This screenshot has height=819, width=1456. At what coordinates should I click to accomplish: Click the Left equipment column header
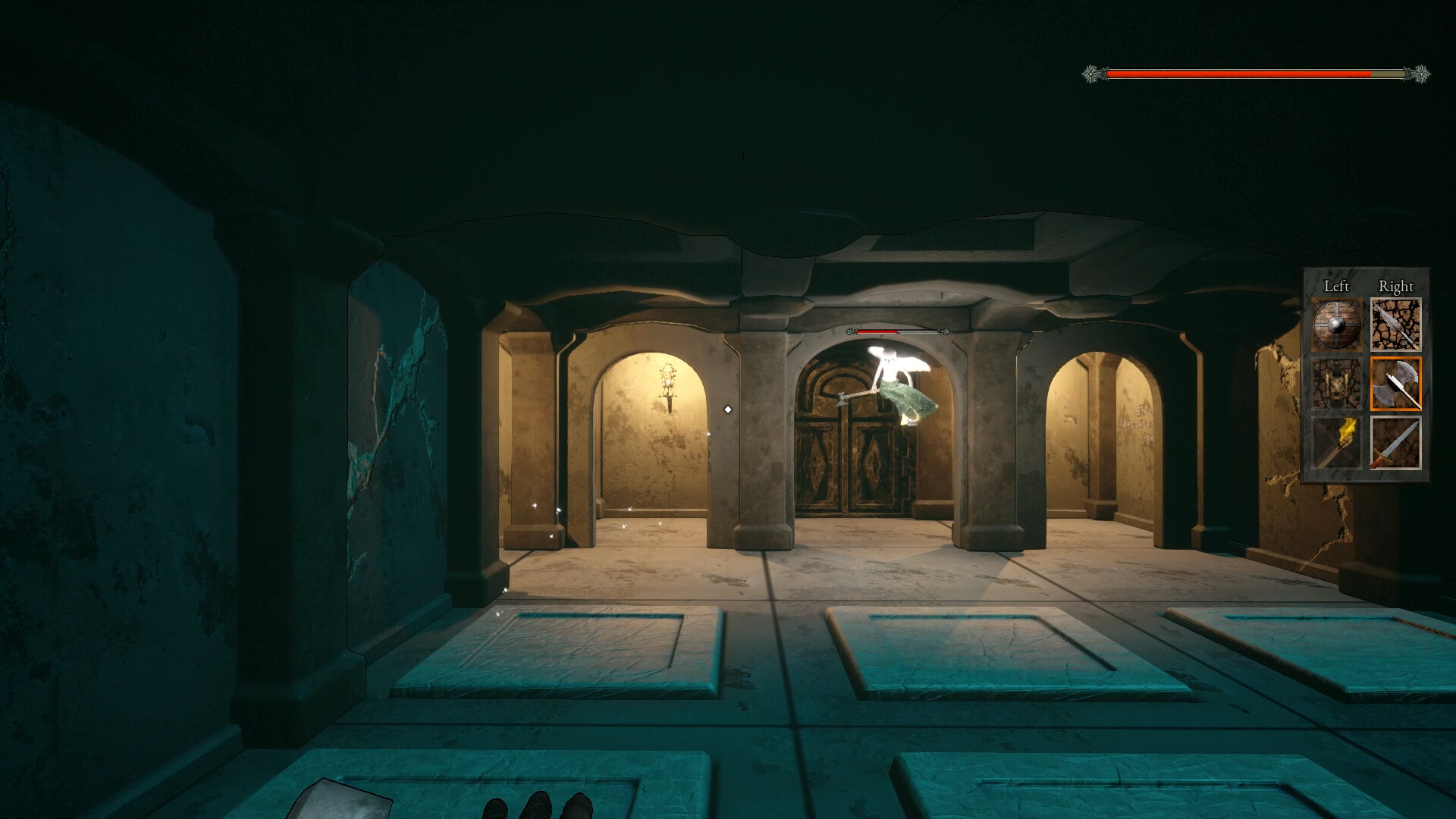coord(1337,287)
